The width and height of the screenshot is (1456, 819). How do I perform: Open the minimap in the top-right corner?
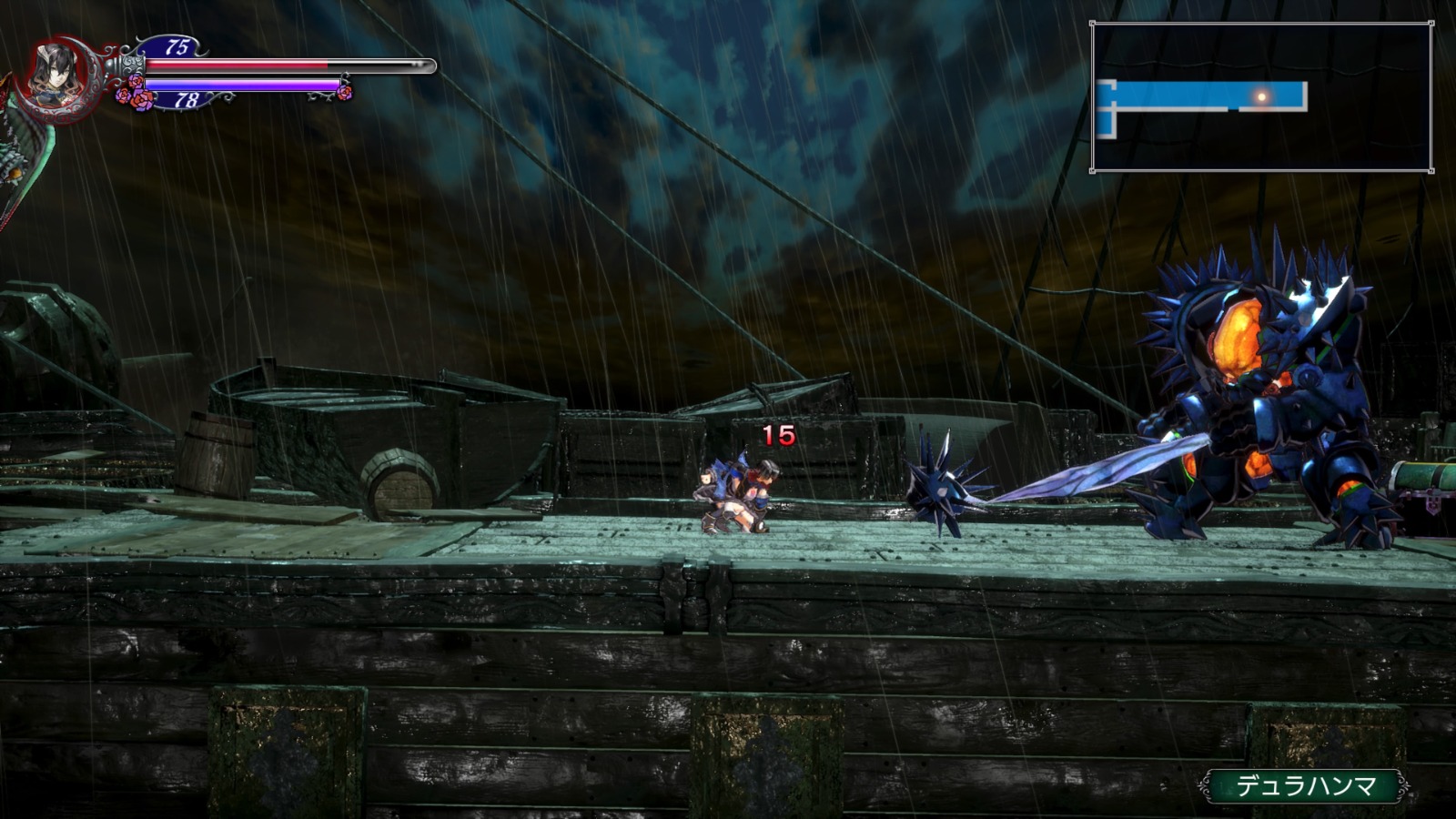coord(1261,97)
